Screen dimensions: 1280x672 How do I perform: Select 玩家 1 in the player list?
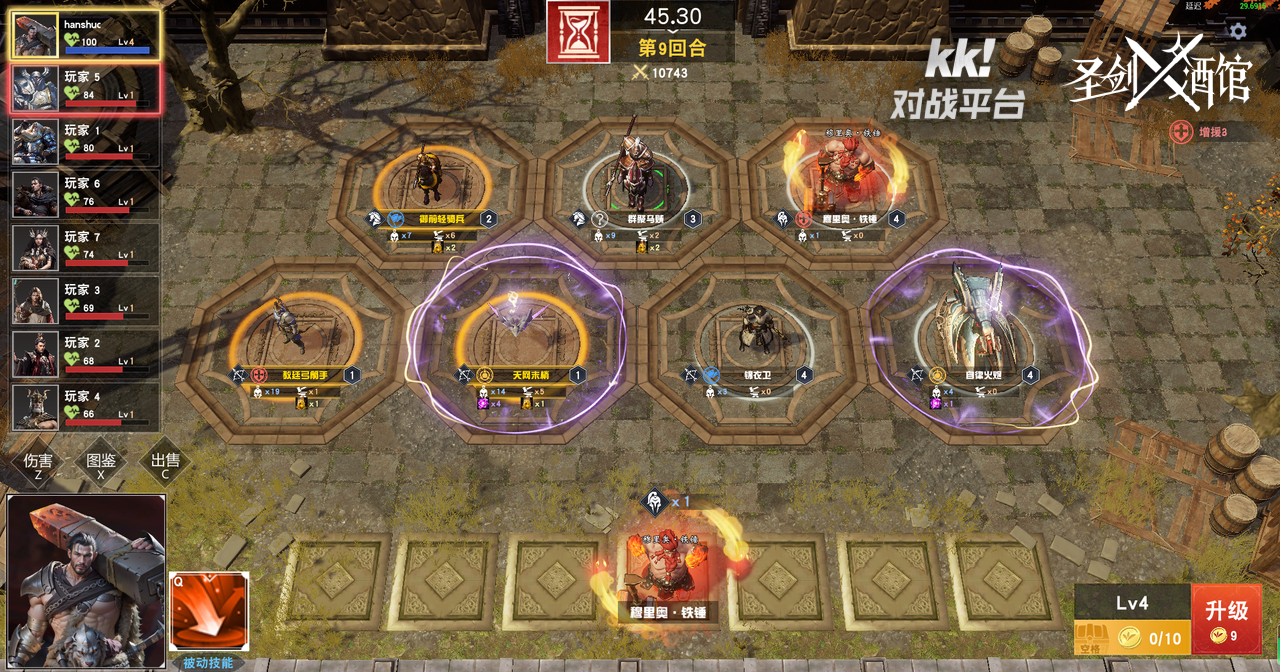pos(85,142)
